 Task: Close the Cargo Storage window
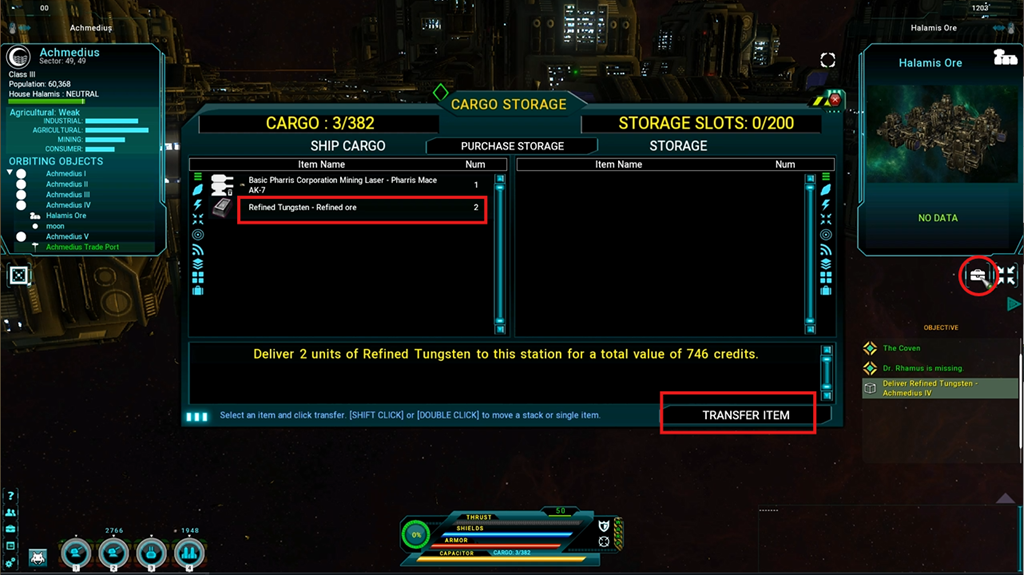(x=835, y=100)
